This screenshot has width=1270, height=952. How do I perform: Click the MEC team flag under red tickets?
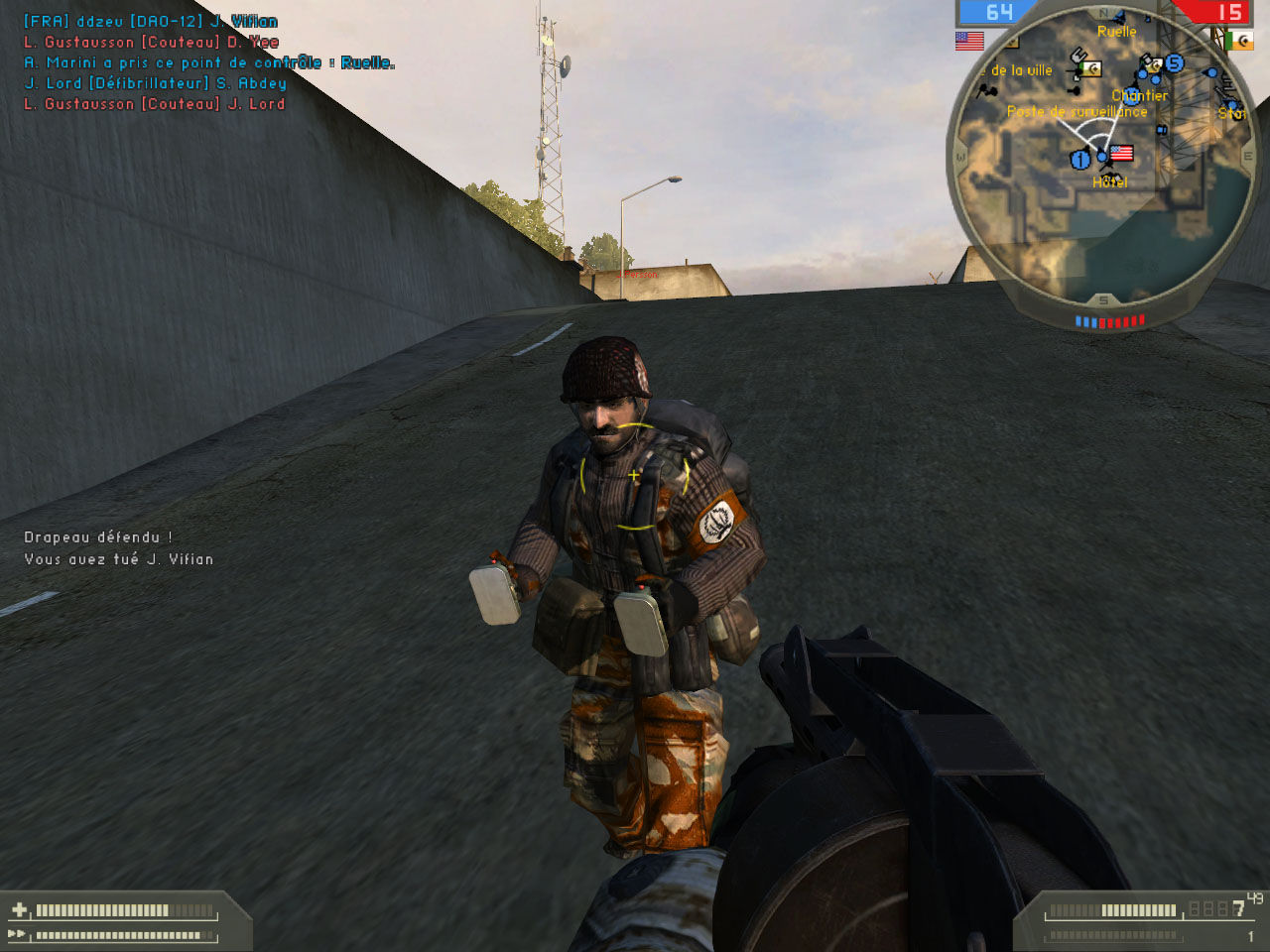[x=1239, y=41]
